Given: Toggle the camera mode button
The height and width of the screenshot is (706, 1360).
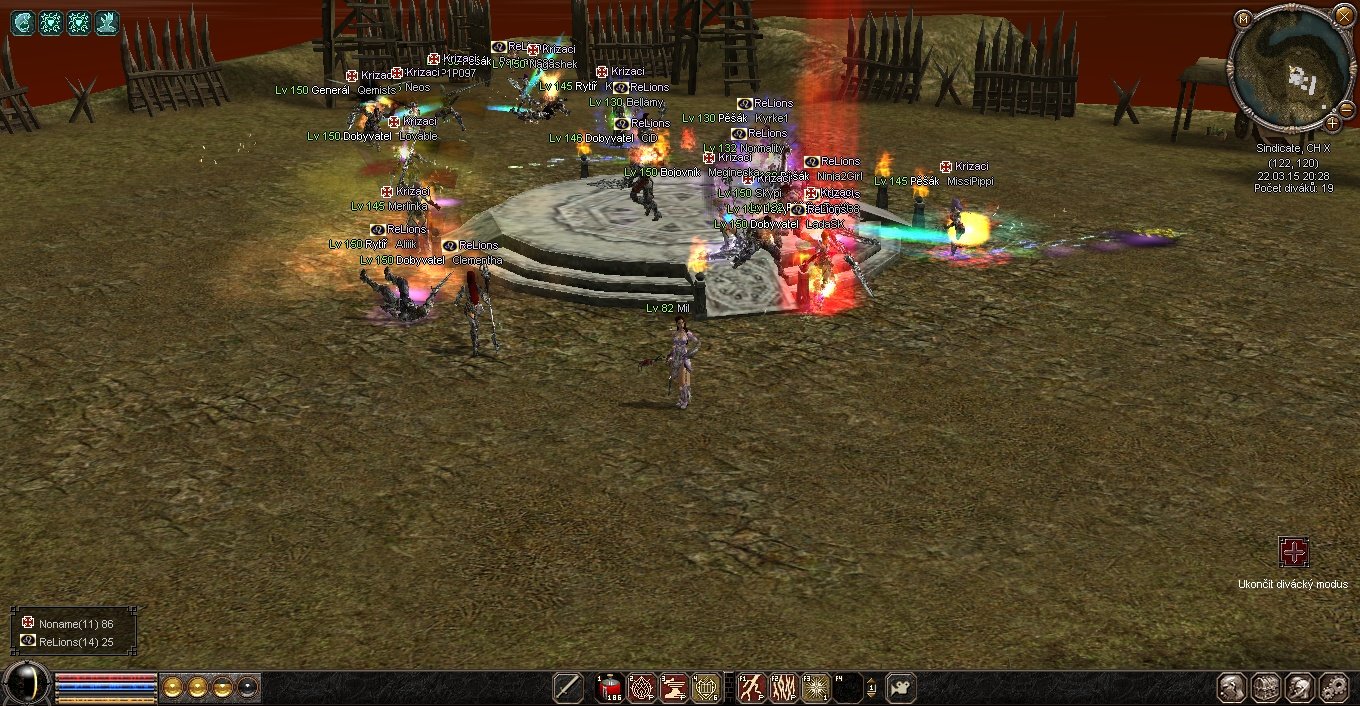Looking at the screenshot, I should point(901,688).
